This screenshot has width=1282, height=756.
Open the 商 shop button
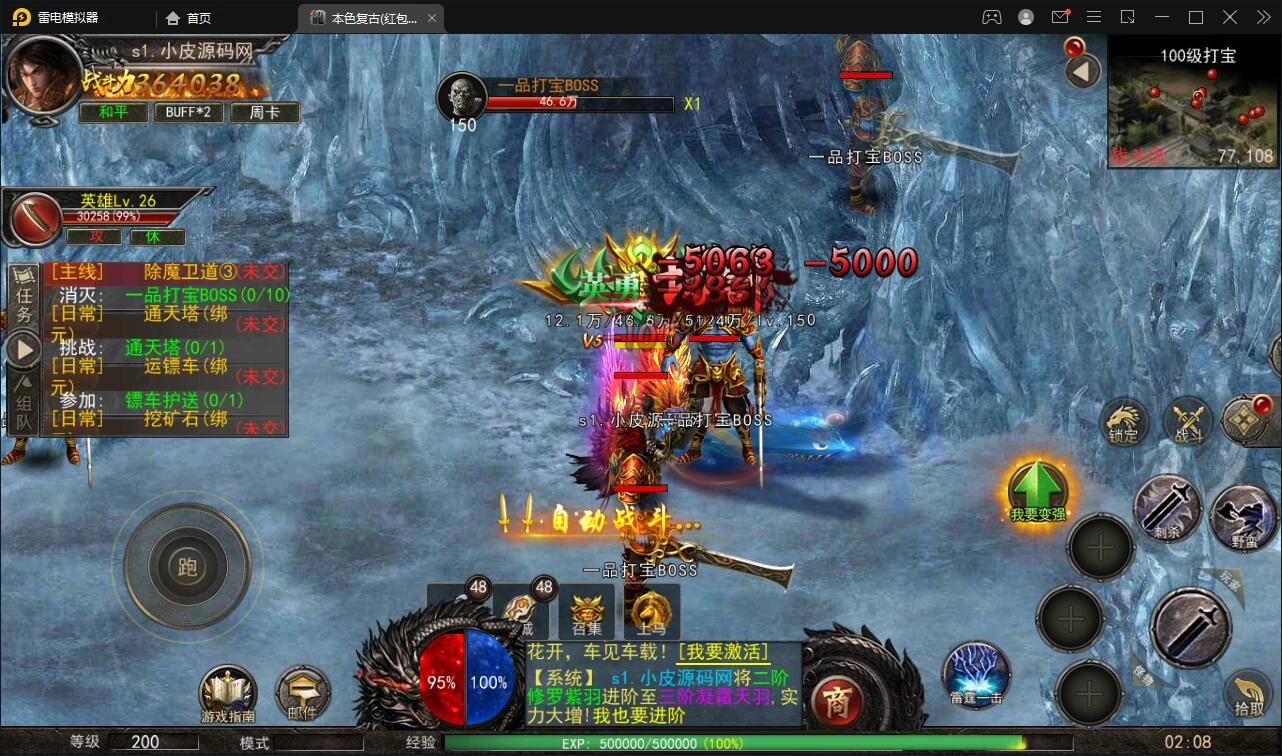pyautogui.click(x=837, y=701)
